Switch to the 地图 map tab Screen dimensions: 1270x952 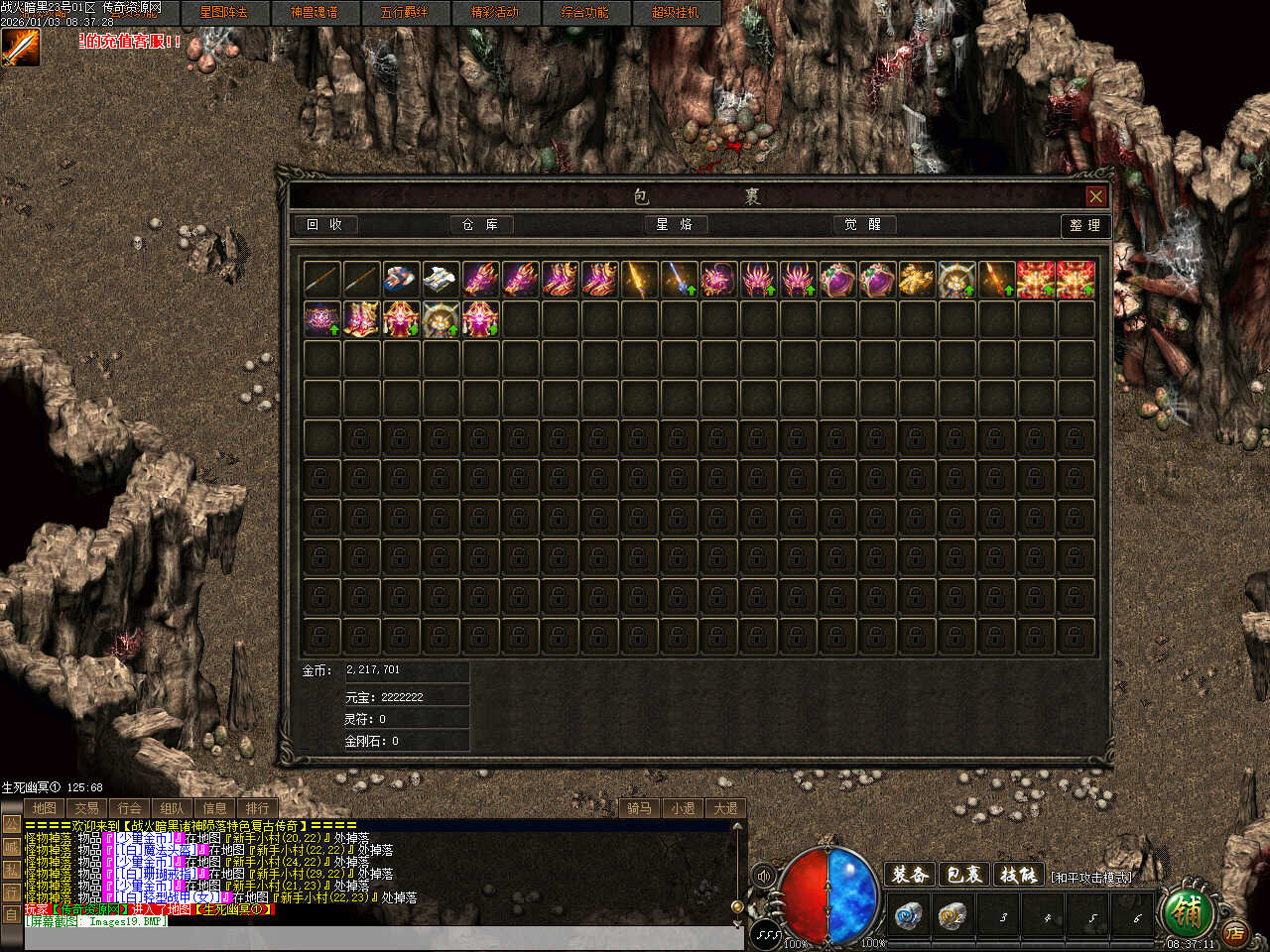[x=44, y=808]
